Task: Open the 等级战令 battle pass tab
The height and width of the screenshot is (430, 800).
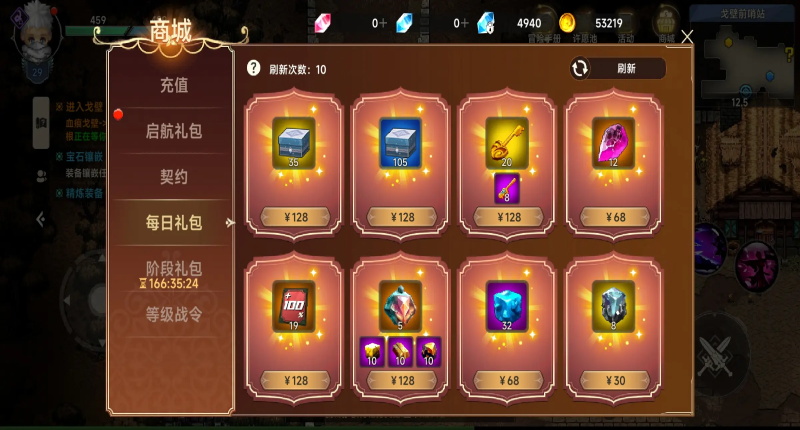Action: [173, 315]
